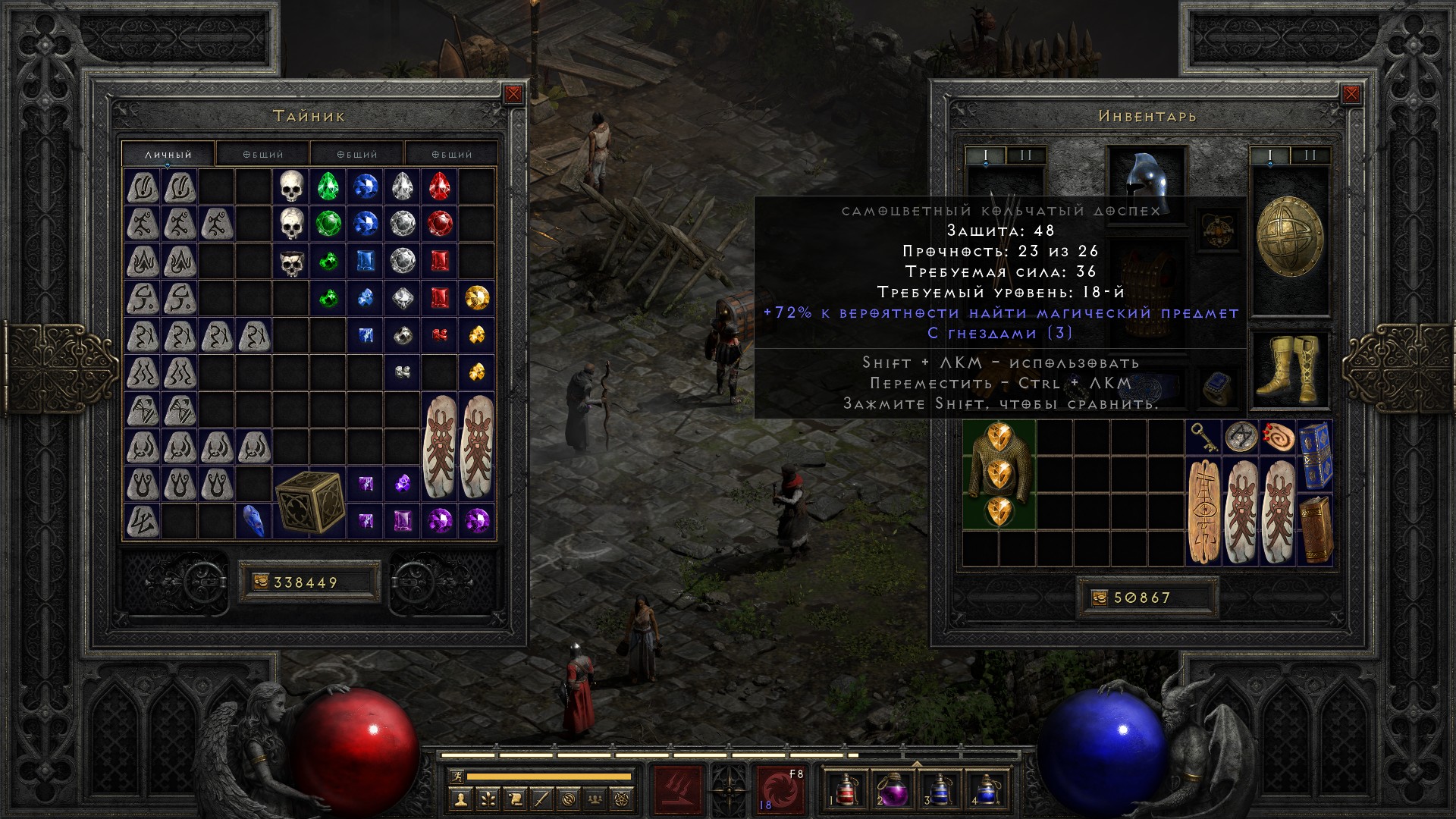
Task: Select the equipped yellow boots
Action: (1289, 370)
